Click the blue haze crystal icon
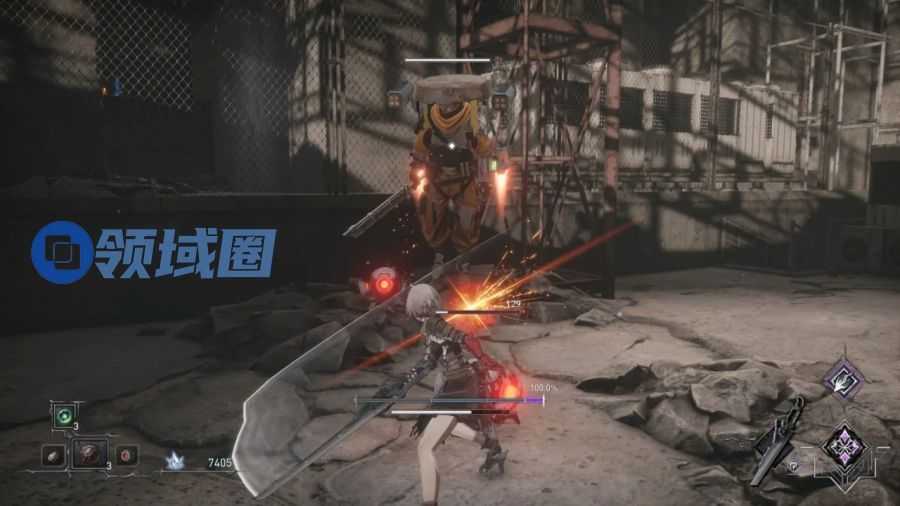 pos(175,460)
